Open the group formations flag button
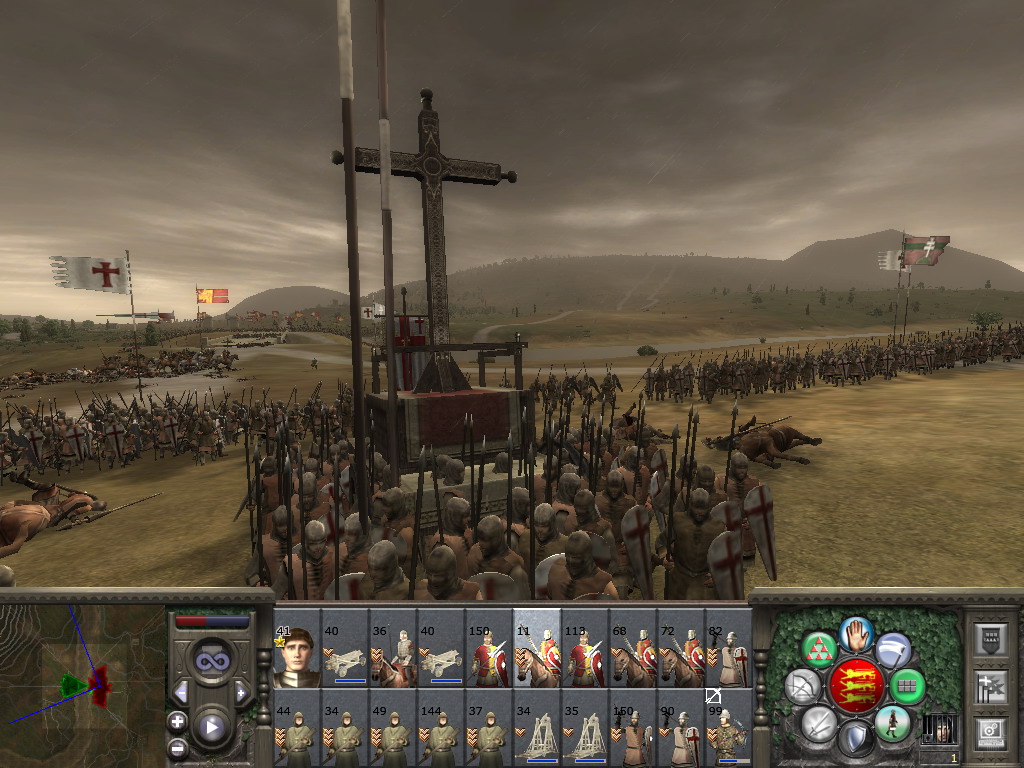Screen dimensions: 1024x768 (989, 686)
